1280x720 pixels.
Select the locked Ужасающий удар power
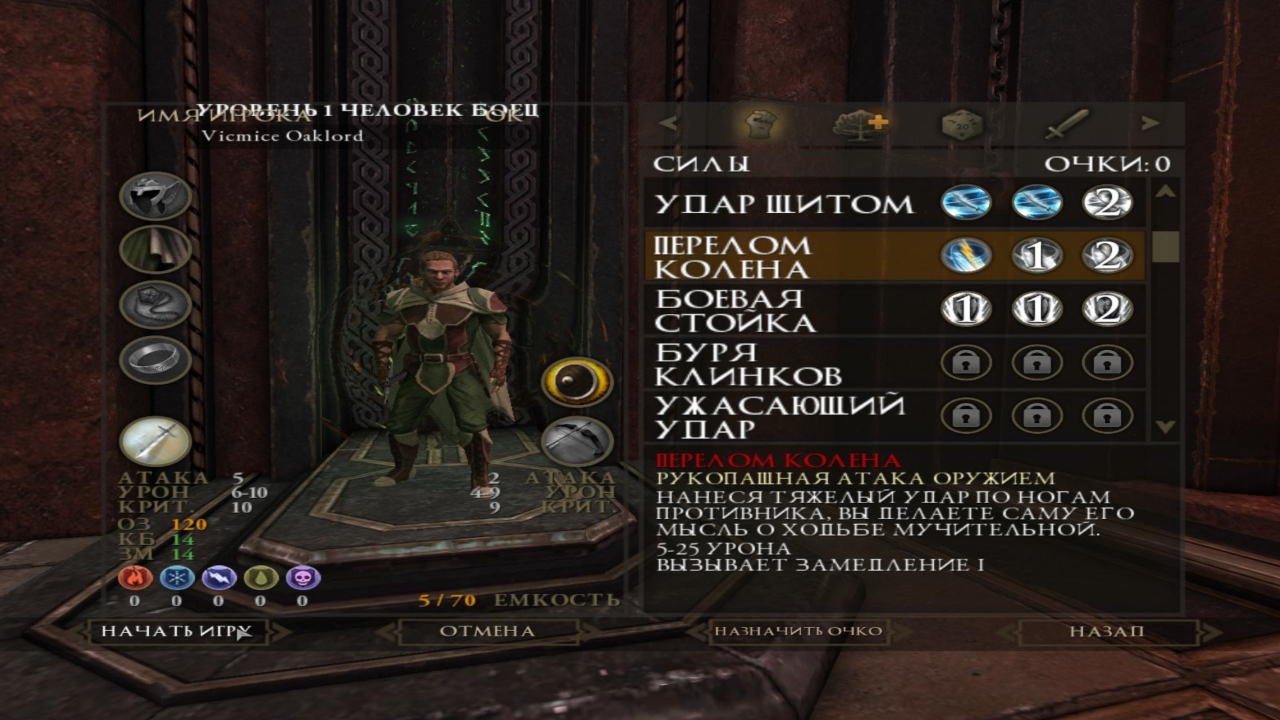pos(780,417)
